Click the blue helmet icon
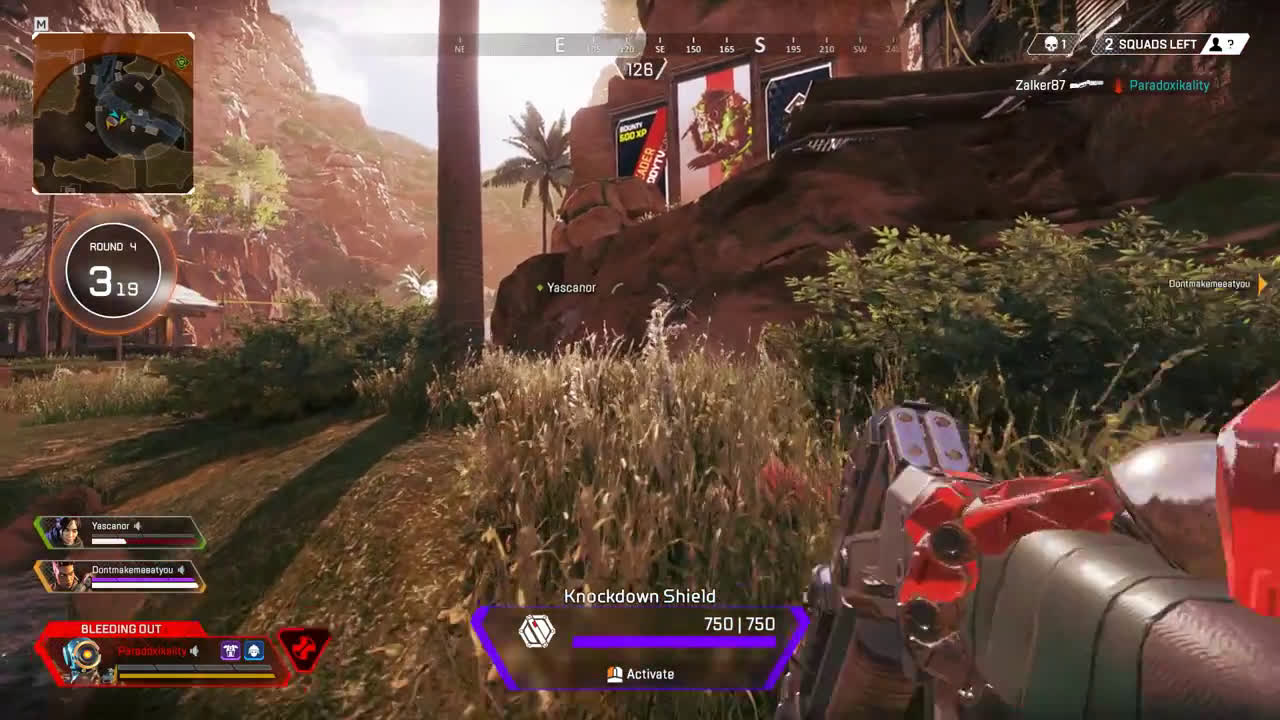 254,651
